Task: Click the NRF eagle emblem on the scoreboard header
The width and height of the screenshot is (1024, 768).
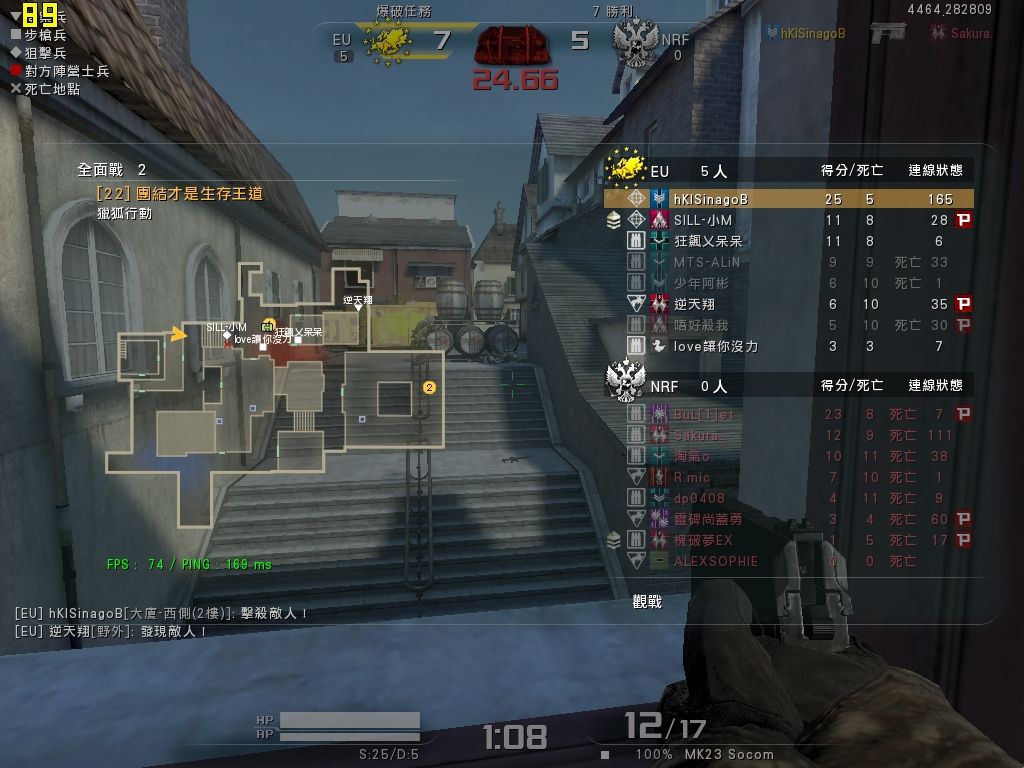Action: (x=626, y=380)
